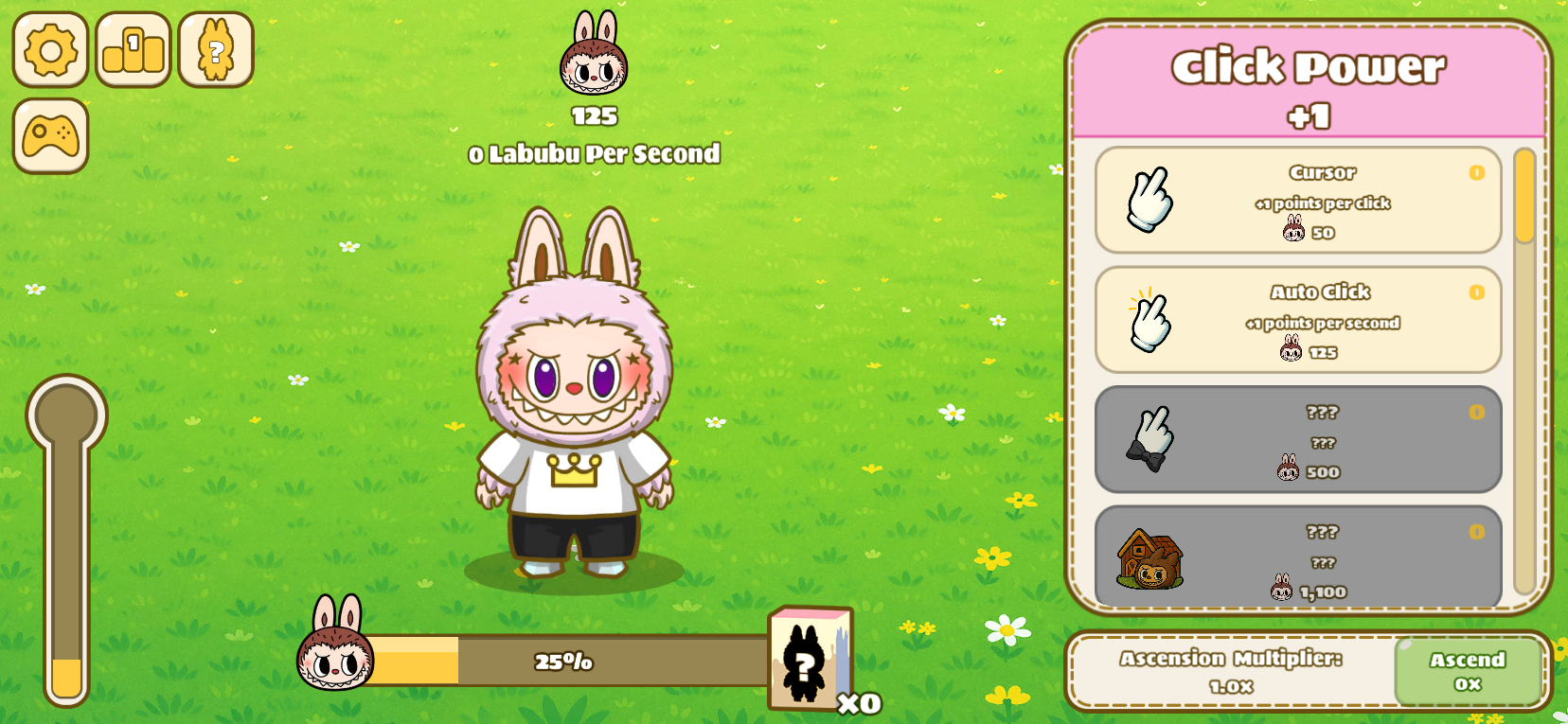
Task: Click the small Labubu icon above the counter
Action: pos(594,60)
